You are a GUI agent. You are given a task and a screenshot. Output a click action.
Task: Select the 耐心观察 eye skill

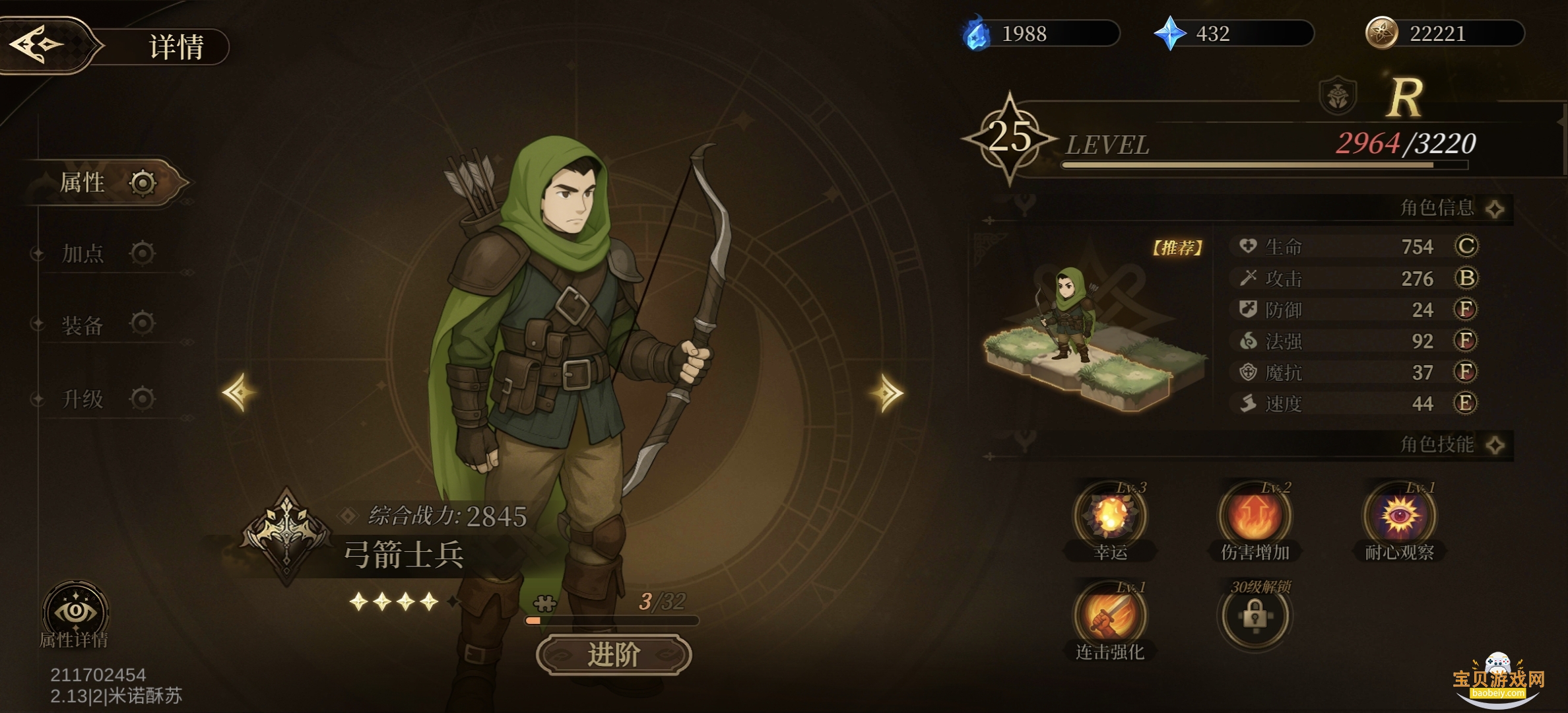1400,517
